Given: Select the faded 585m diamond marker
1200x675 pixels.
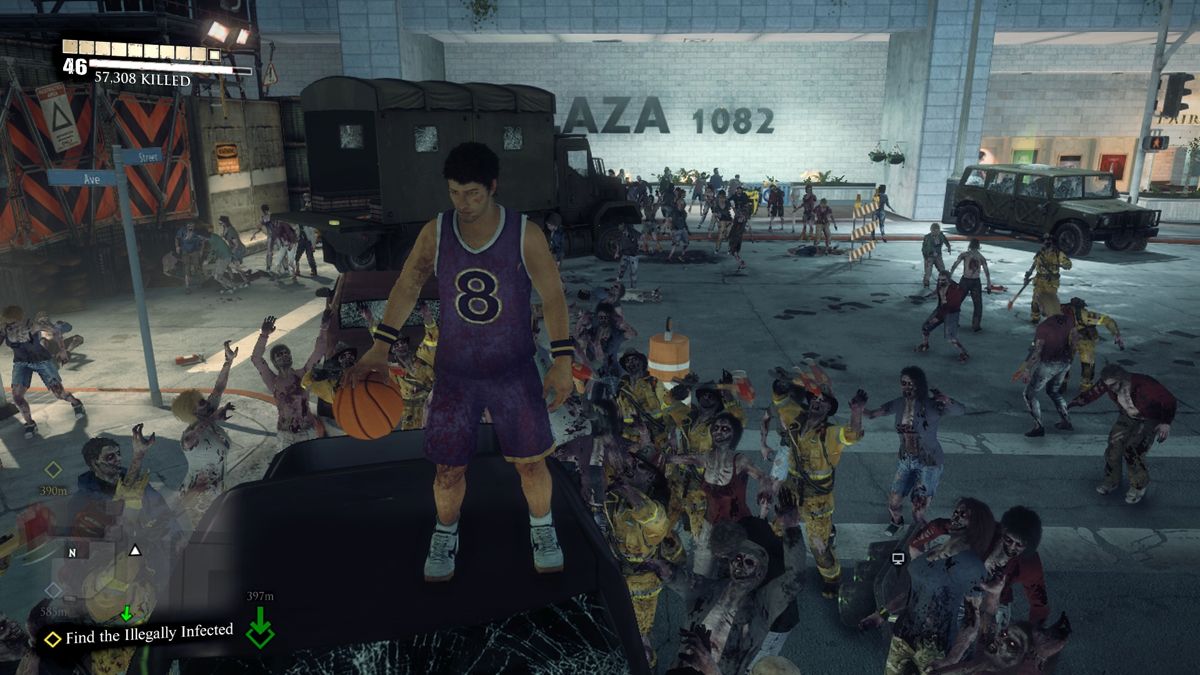Looking at the screenshot, I should (x=53, y=590).
